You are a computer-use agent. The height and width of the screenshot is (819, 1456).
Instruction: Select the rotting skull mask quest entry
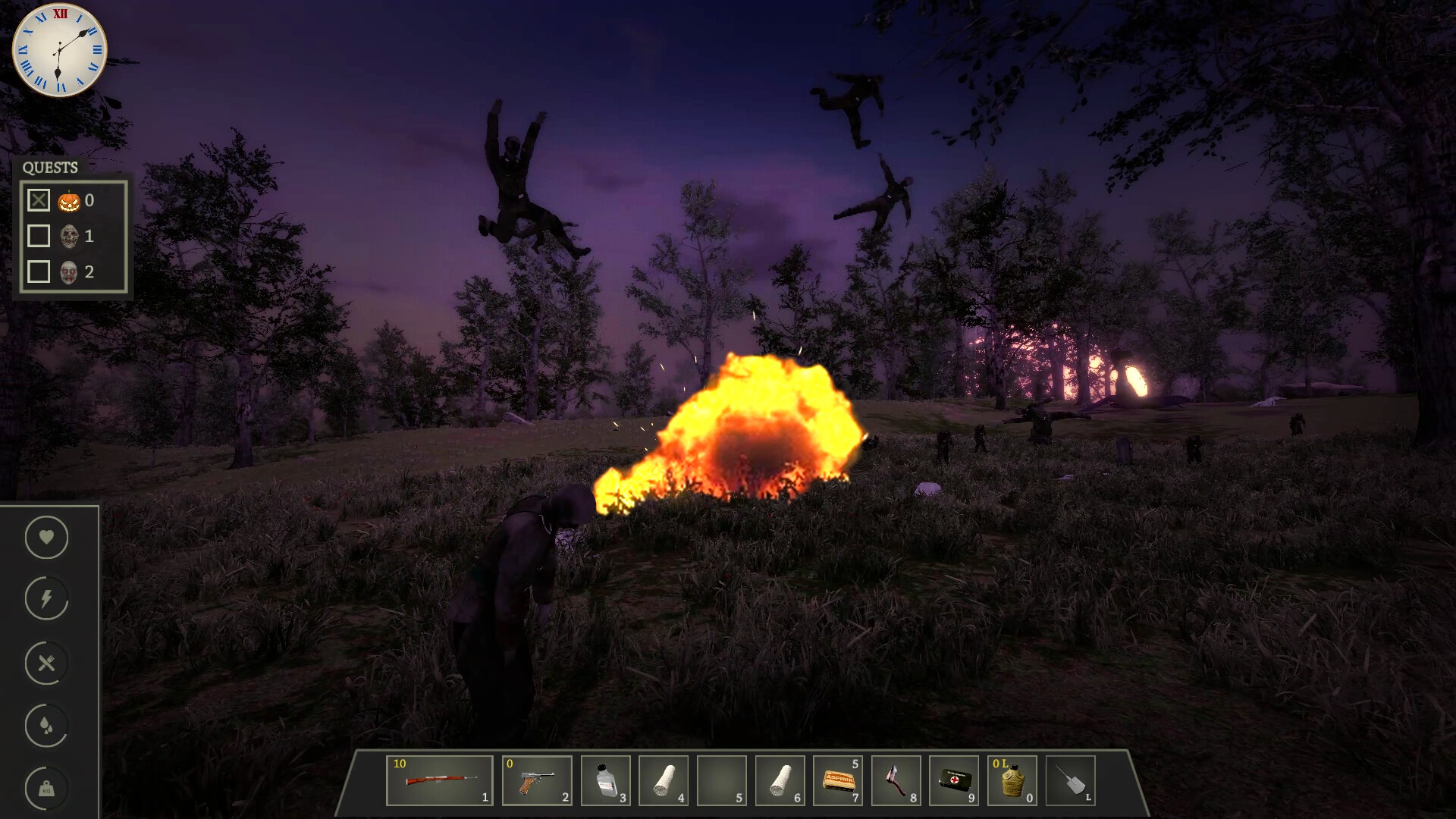69,237
